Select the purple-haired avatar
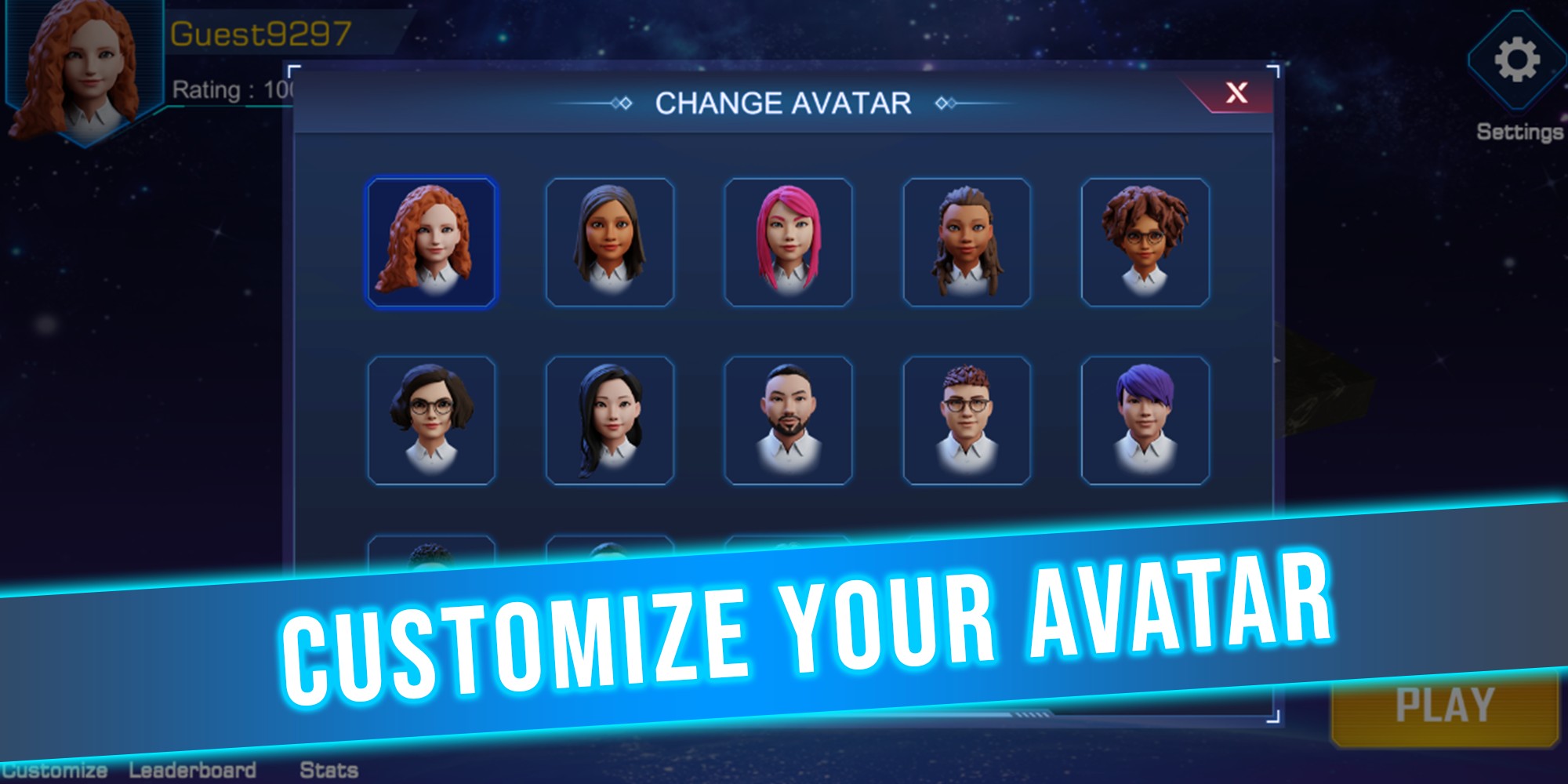1568x784 pixels. (1145, 420)
